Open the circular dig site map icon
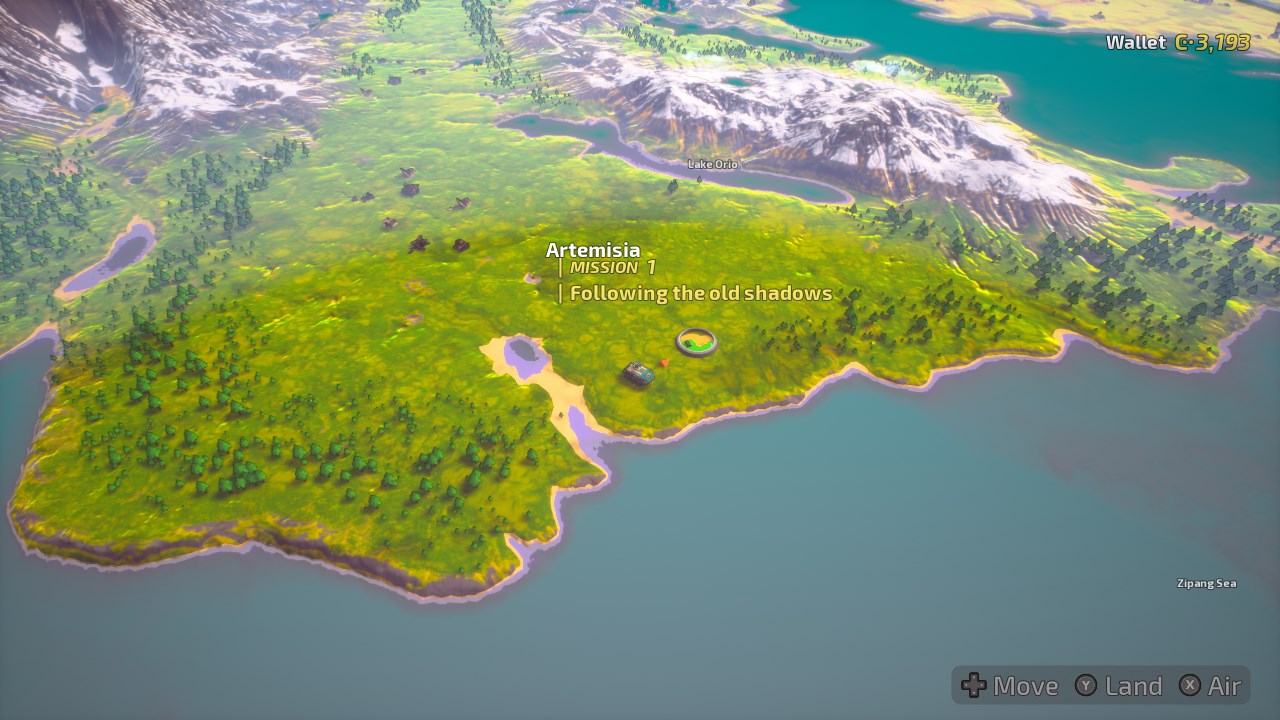Viewport: 1280px width, 720px height. point(697,343)
